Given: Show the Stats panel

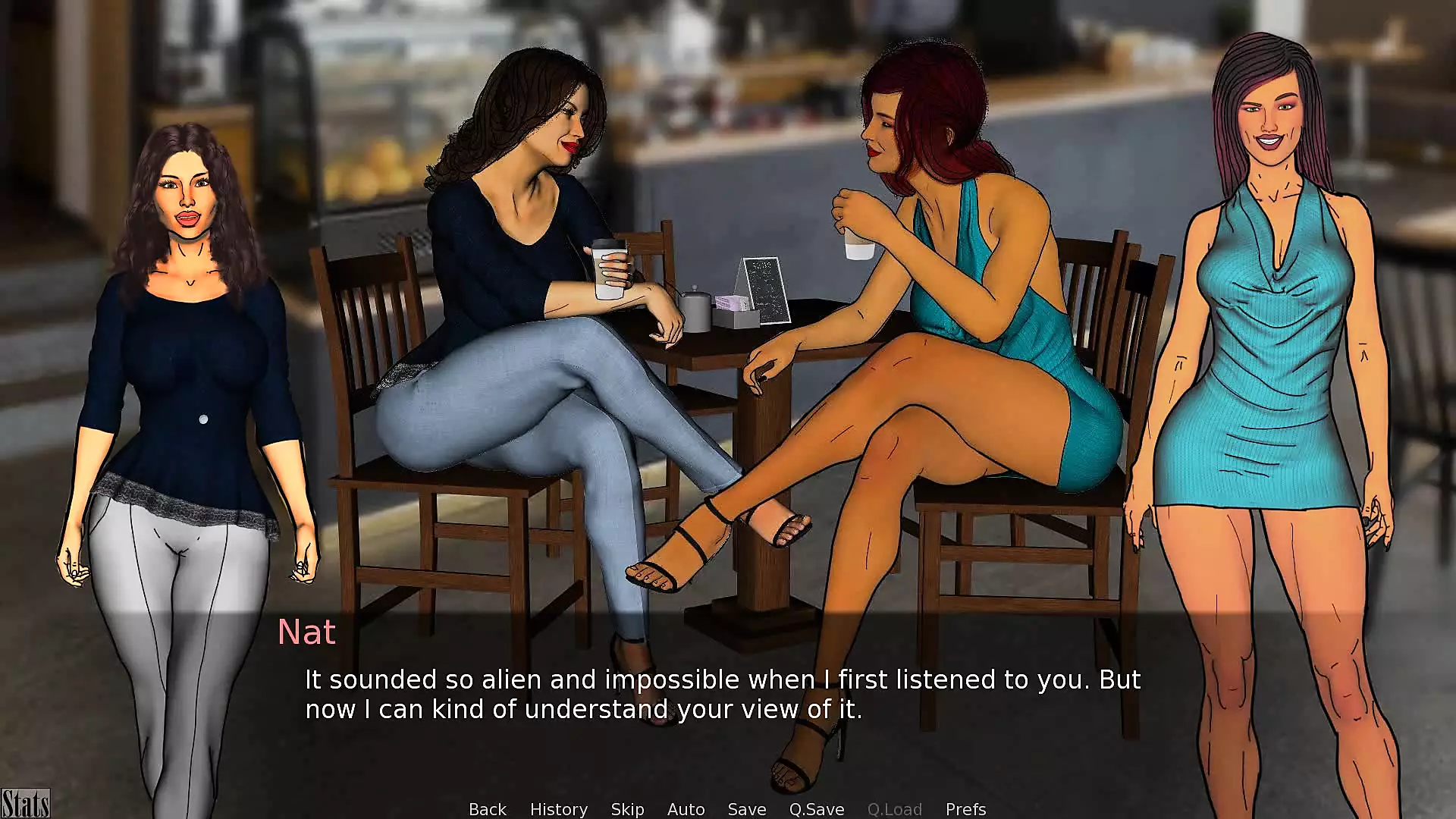Looking at the screenshot, I should [25, 804].
